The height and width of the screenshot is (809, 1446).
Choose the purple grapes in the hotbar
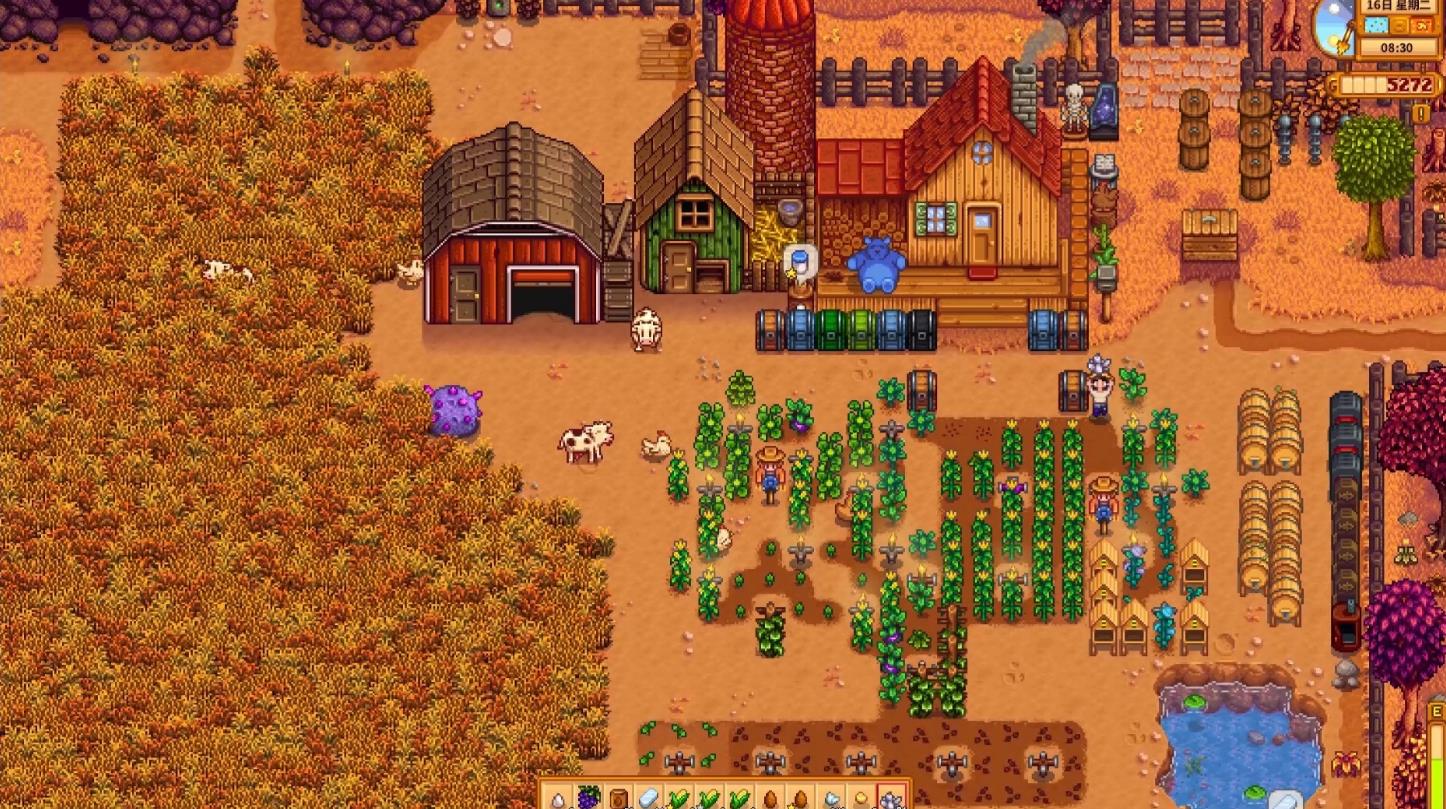pyautogui.click(x=589, y=798)
